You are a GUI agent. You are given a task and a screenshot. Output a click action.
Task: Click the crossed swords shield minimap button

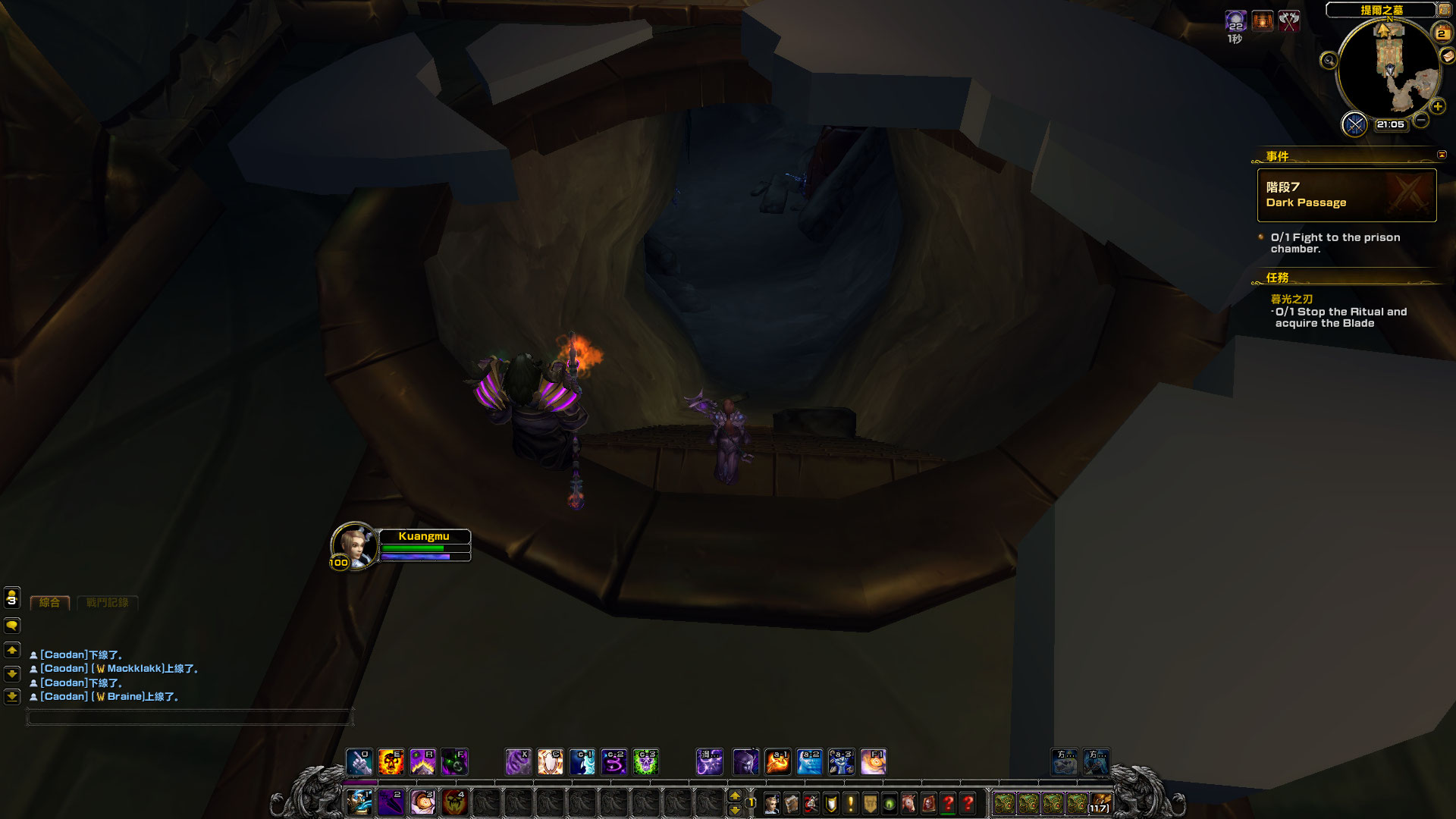pos(1354,124)
